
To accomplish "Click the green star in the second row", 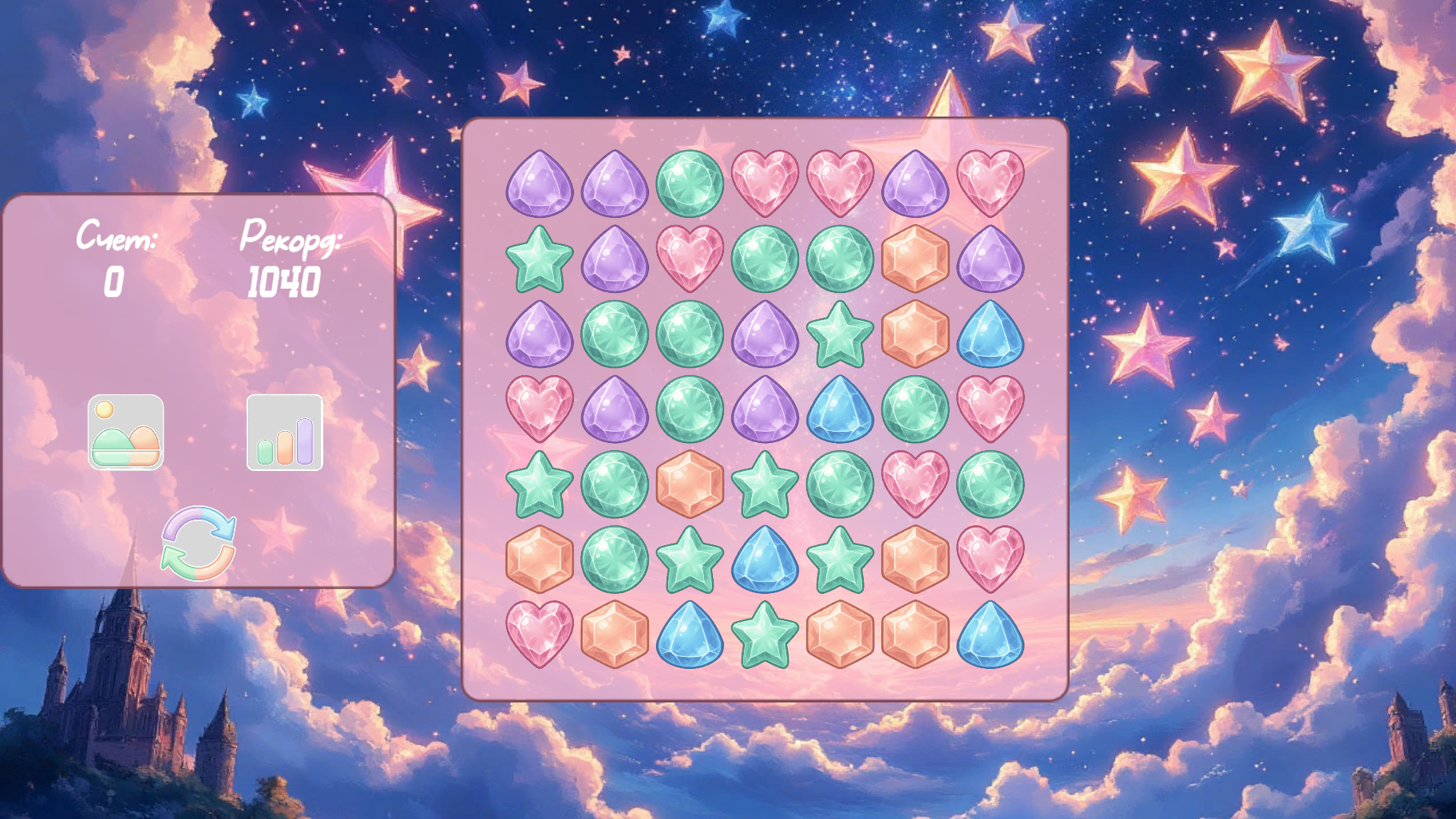I will click(x=539, y=261).
